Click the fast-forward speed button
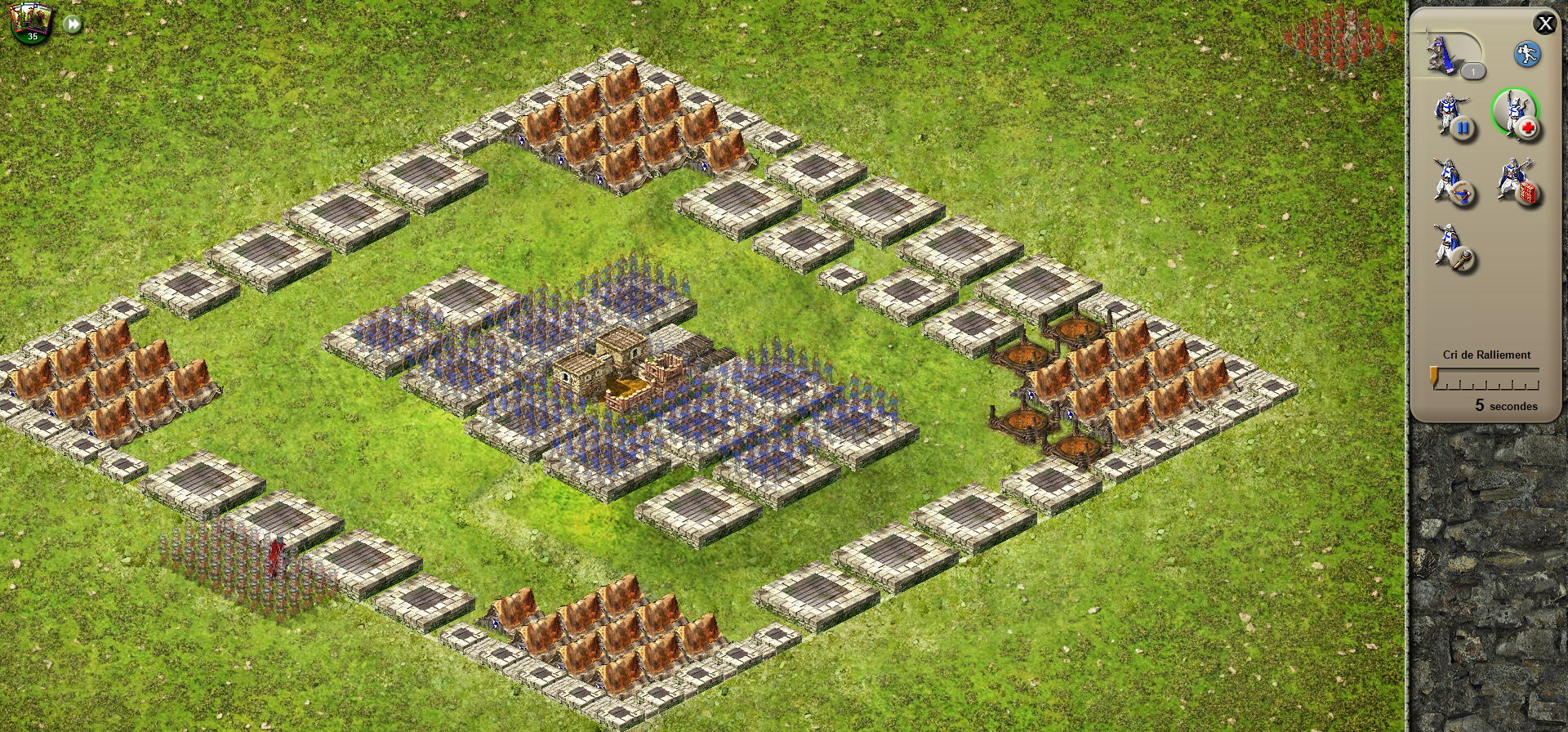 [73, 25]
